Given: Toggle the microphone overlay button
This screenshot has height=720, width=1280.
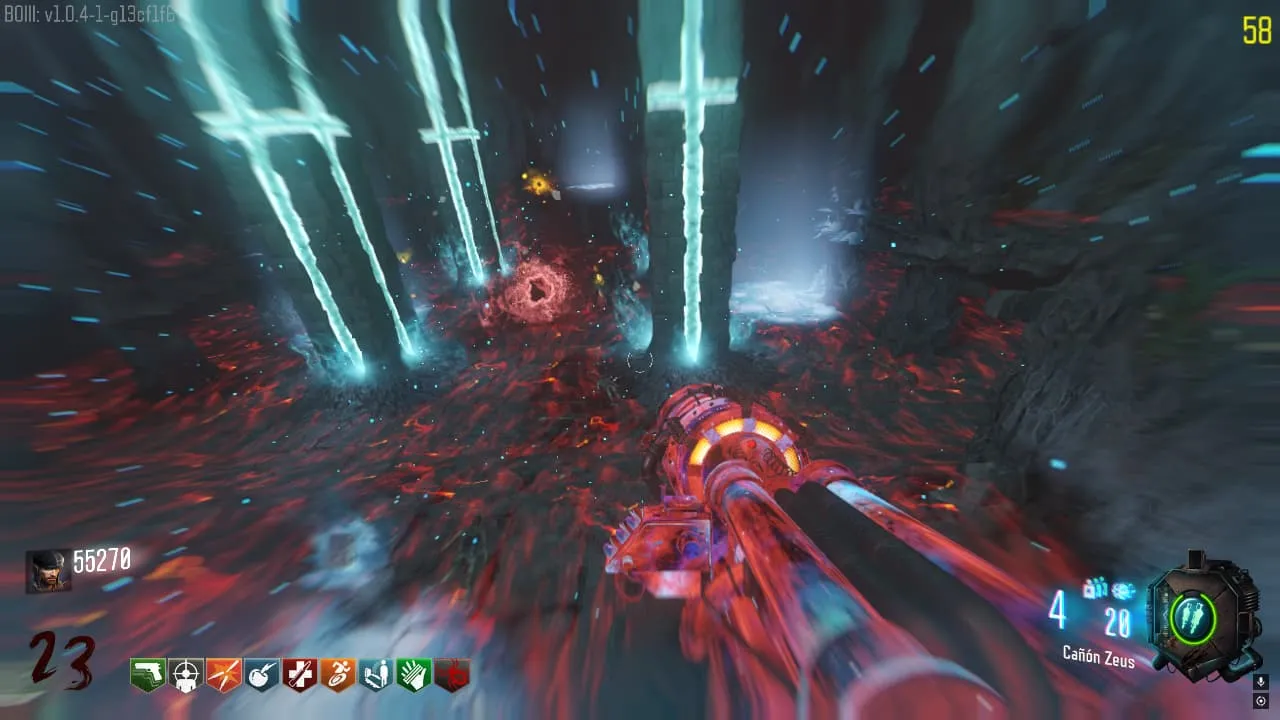Looking at the screenshot, I should [1260, 681].
